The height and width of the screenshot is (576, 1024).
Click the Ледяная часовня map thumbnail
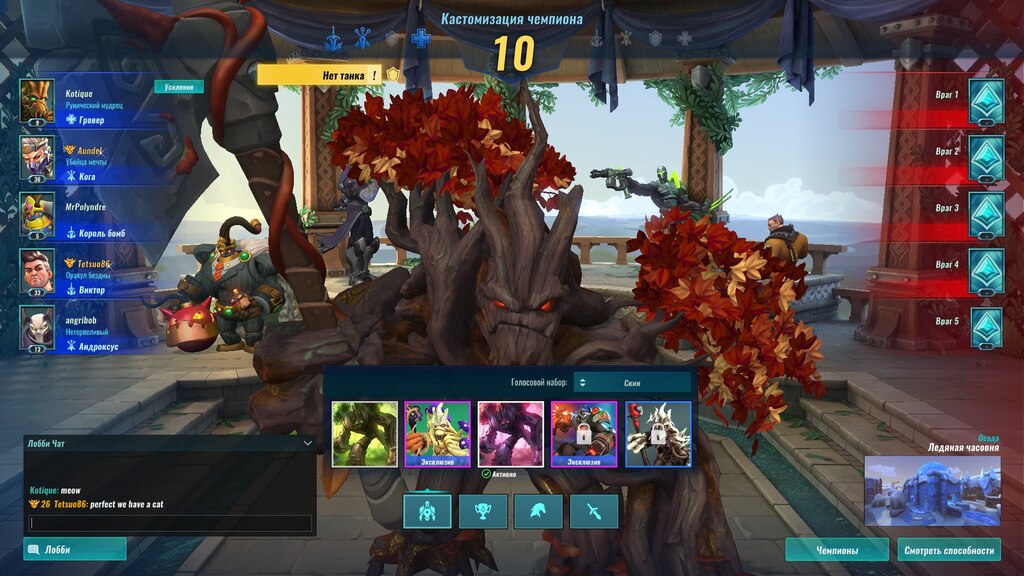(x=931, y=491)
